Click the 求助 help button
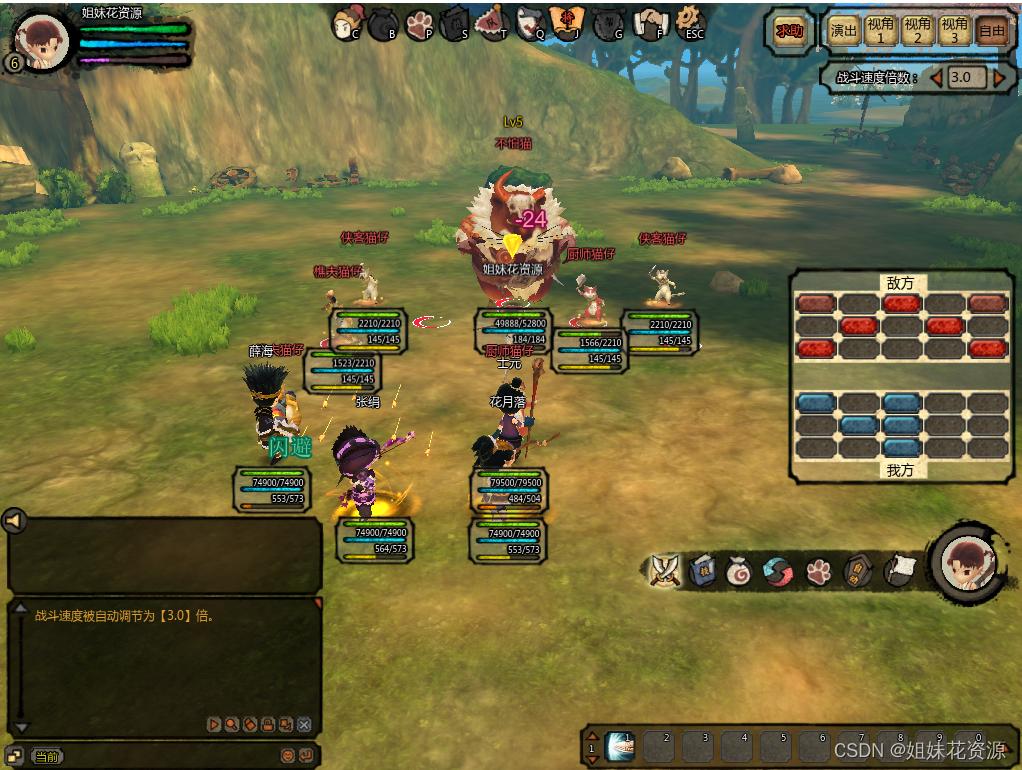This screenshot has width=1022, height=770. tap(789, 31)
